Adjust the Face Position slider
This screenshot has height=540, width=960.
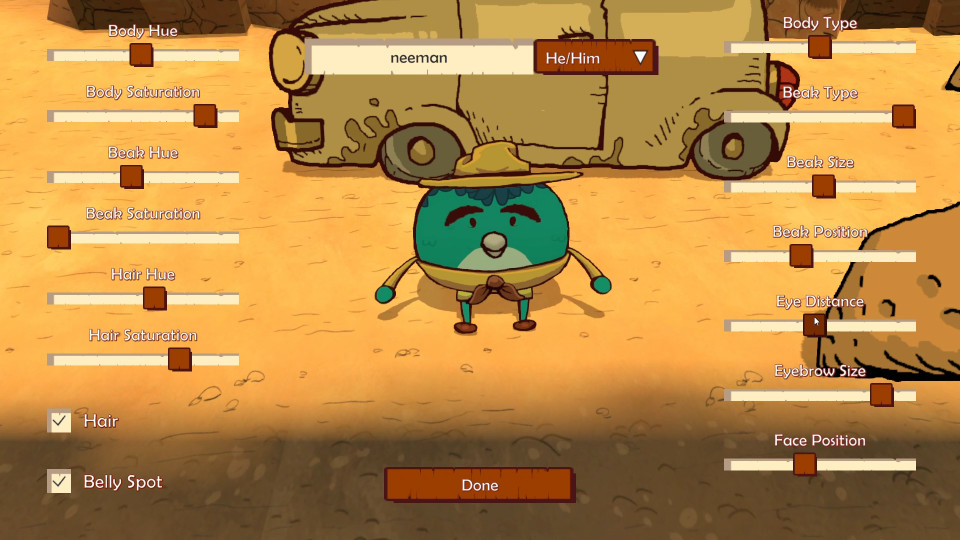(x=804, y=464)
